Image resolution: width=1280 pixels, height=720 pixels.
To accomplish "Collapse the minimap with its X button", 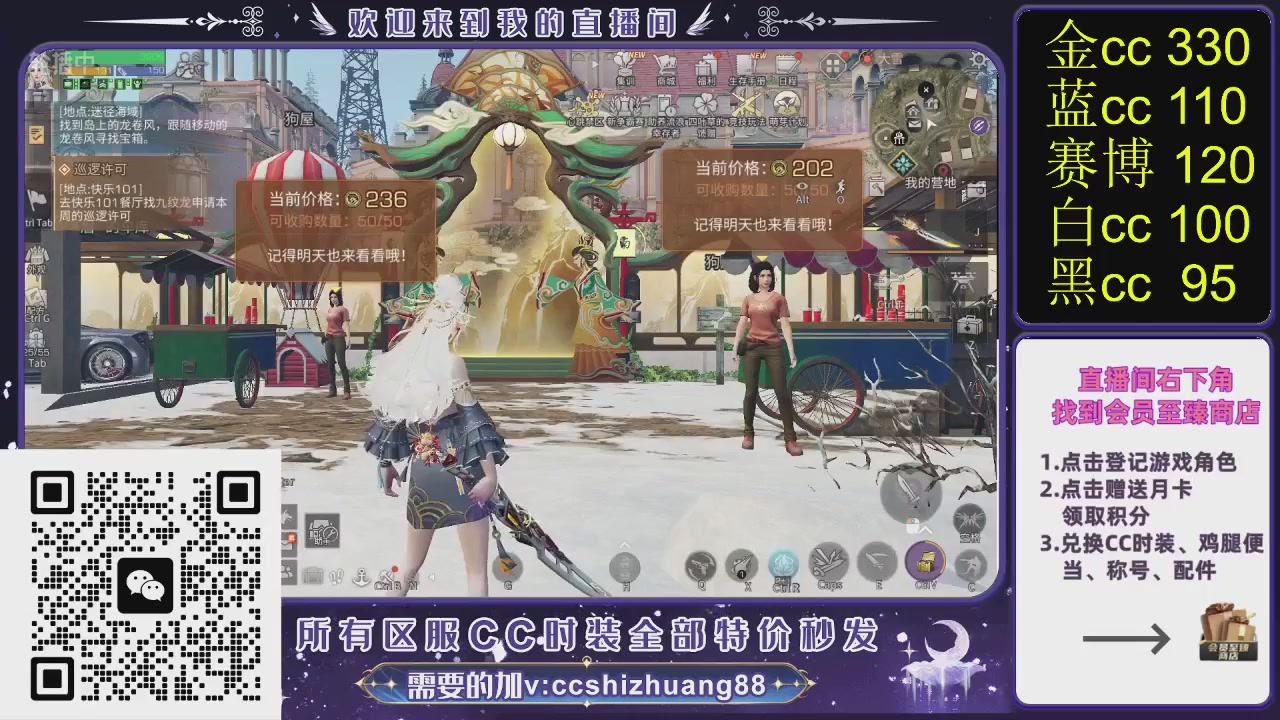I will coord(926,90).
